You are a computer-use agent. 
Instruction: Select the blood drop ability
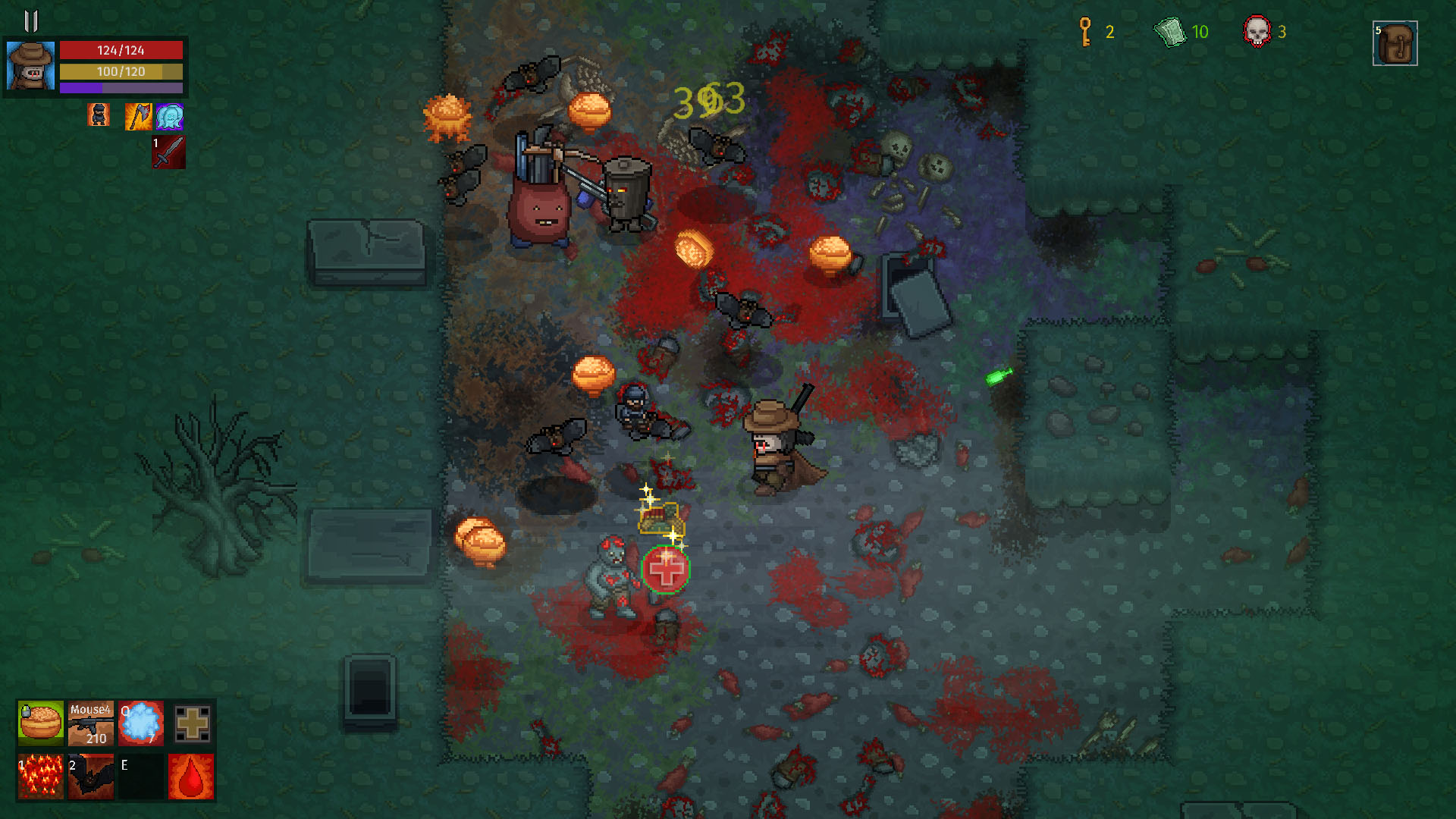191,776
